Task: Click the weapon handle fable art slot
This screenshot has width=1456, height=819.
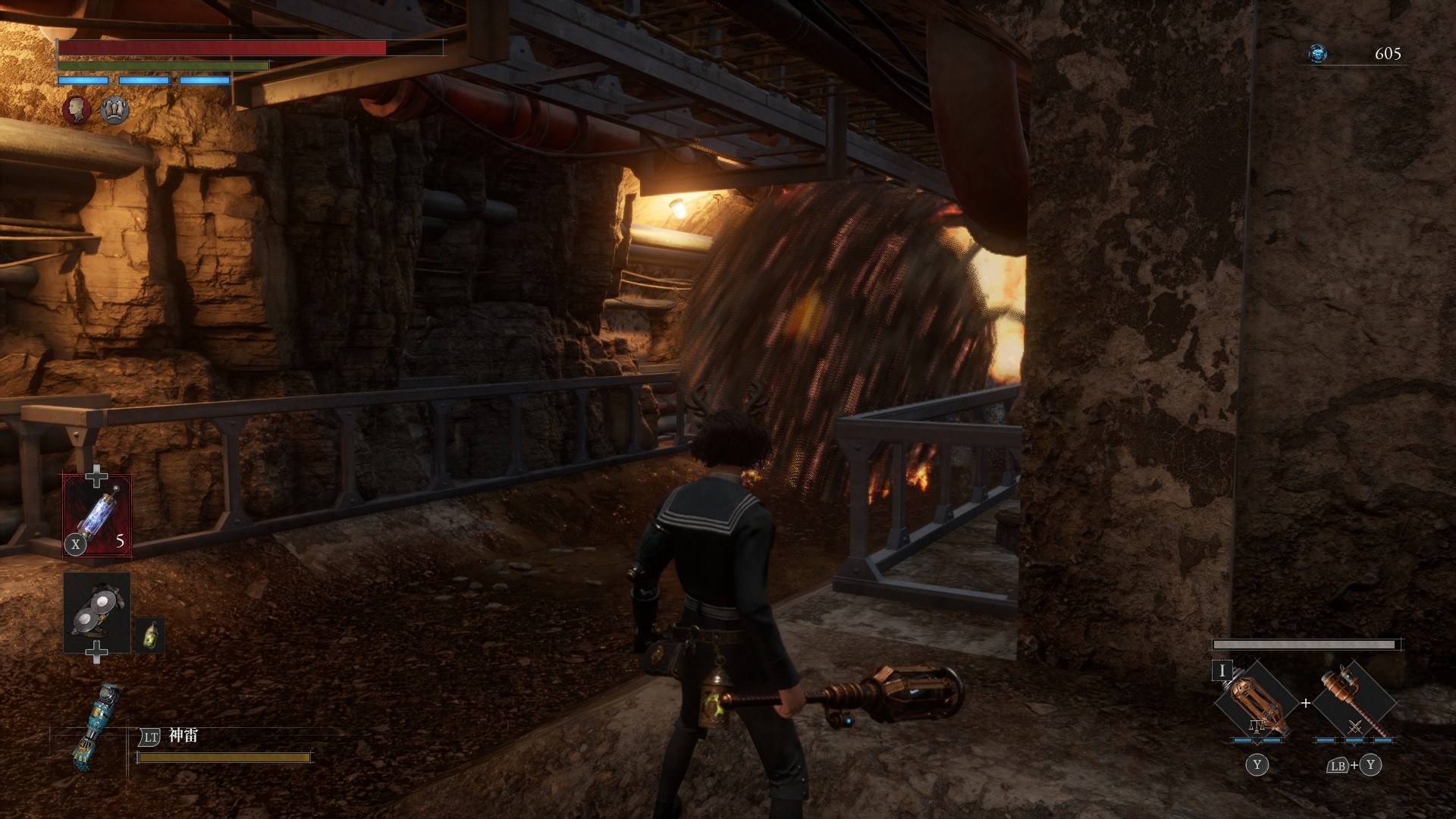Action: 1354,703
